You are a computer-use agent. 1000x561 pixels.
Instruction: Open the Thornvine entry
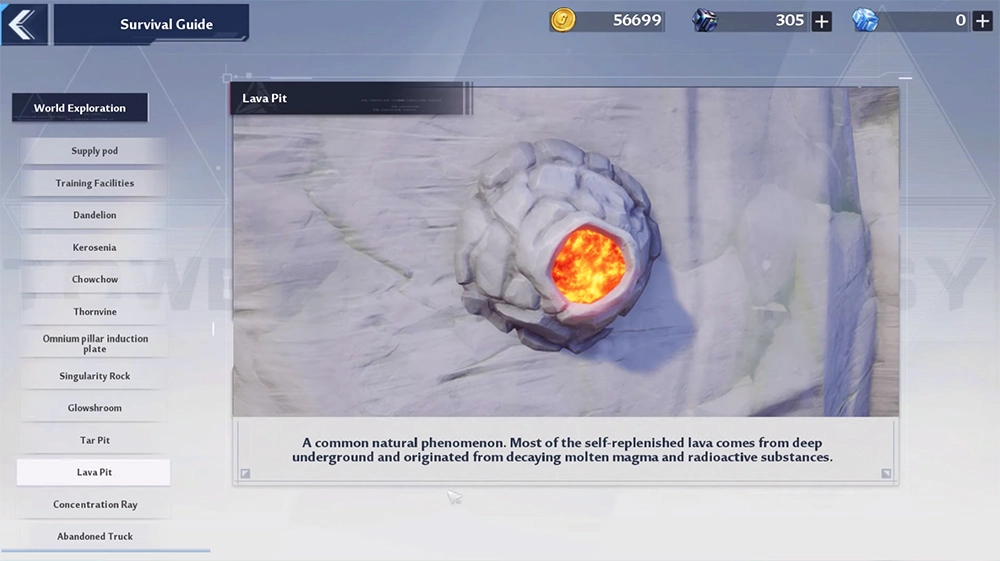pyautogui.click(x=94, y=312)
